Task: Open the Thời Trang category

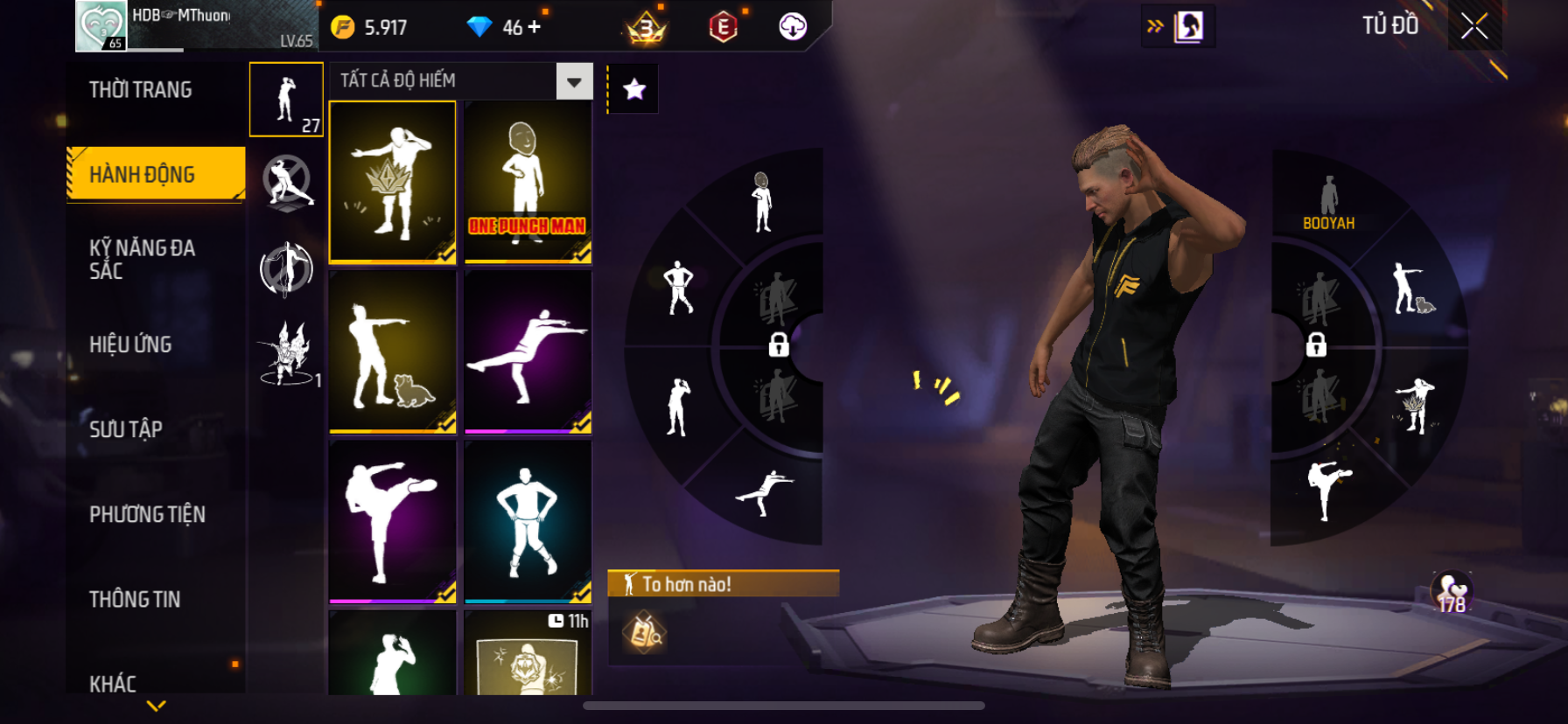Action: coord(141,90)
